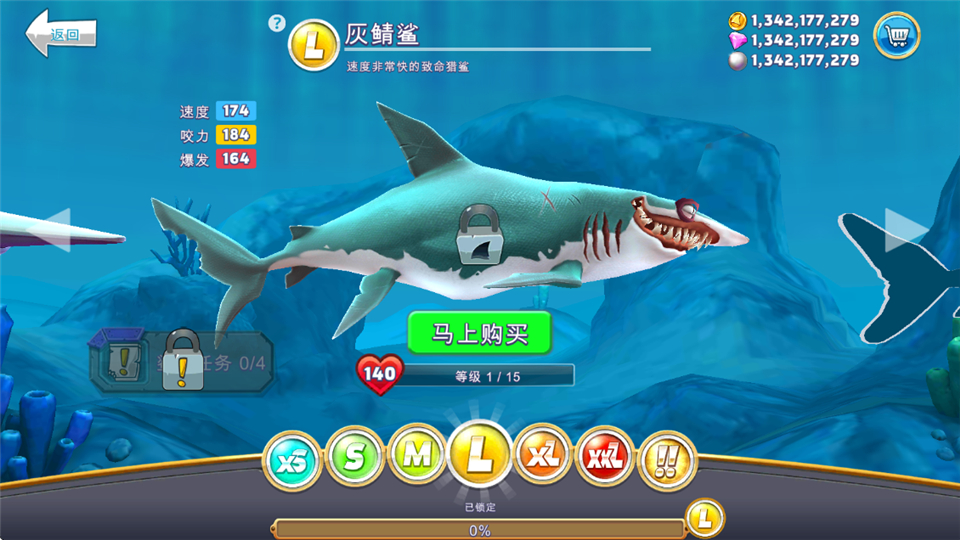Select the XS shark size tab

coord(291,460)
